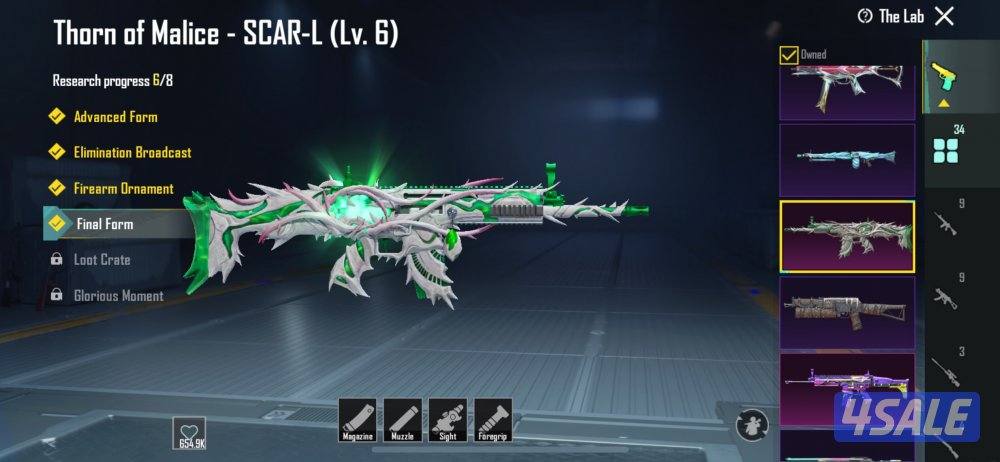This screenshot has height=462, width=1000.
Task: Open the Muzzle attachment slot
Action: [402, 417]
